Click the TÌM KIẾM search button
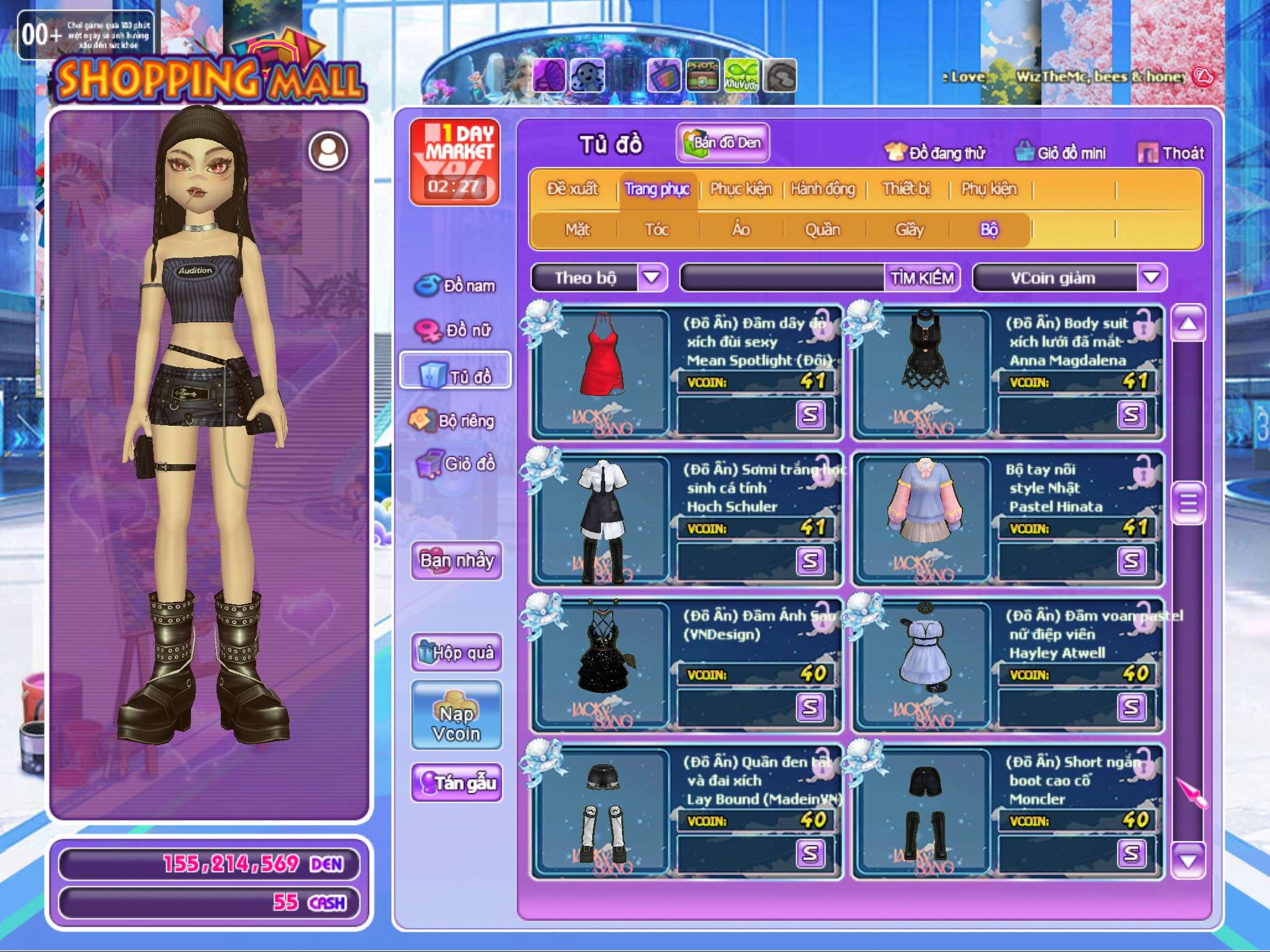This screenshot has width=1270, height=952. (921, 278)
